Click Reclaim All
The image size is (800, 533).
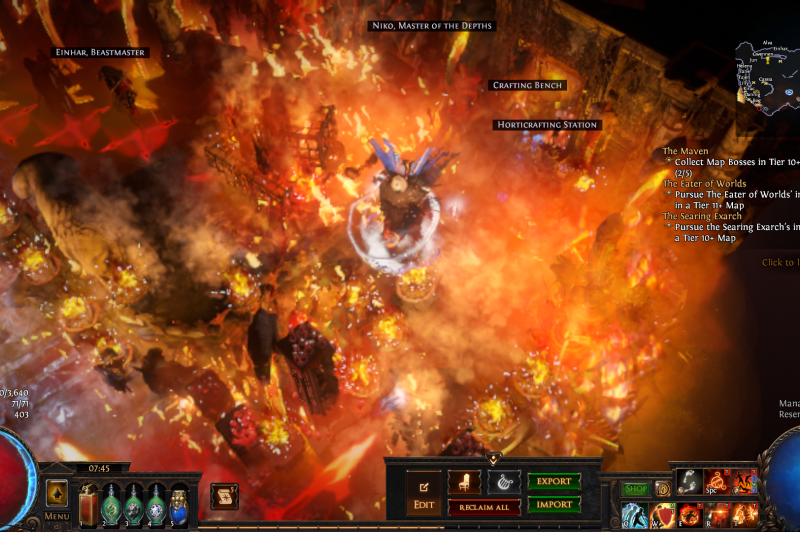point(484,507)
